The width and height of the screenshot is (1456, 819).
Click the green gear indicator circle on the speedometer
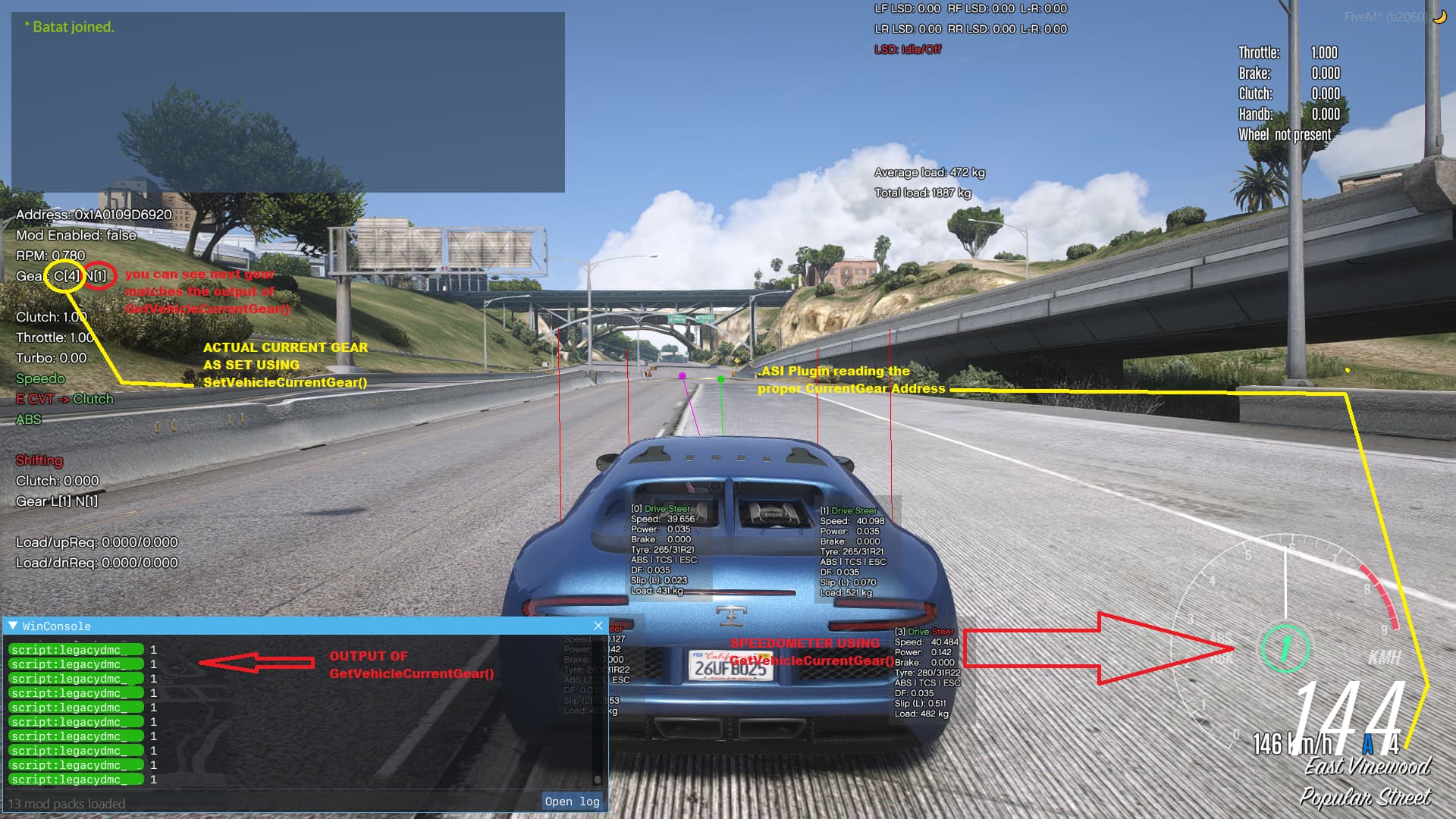(x=1285, y=648)
